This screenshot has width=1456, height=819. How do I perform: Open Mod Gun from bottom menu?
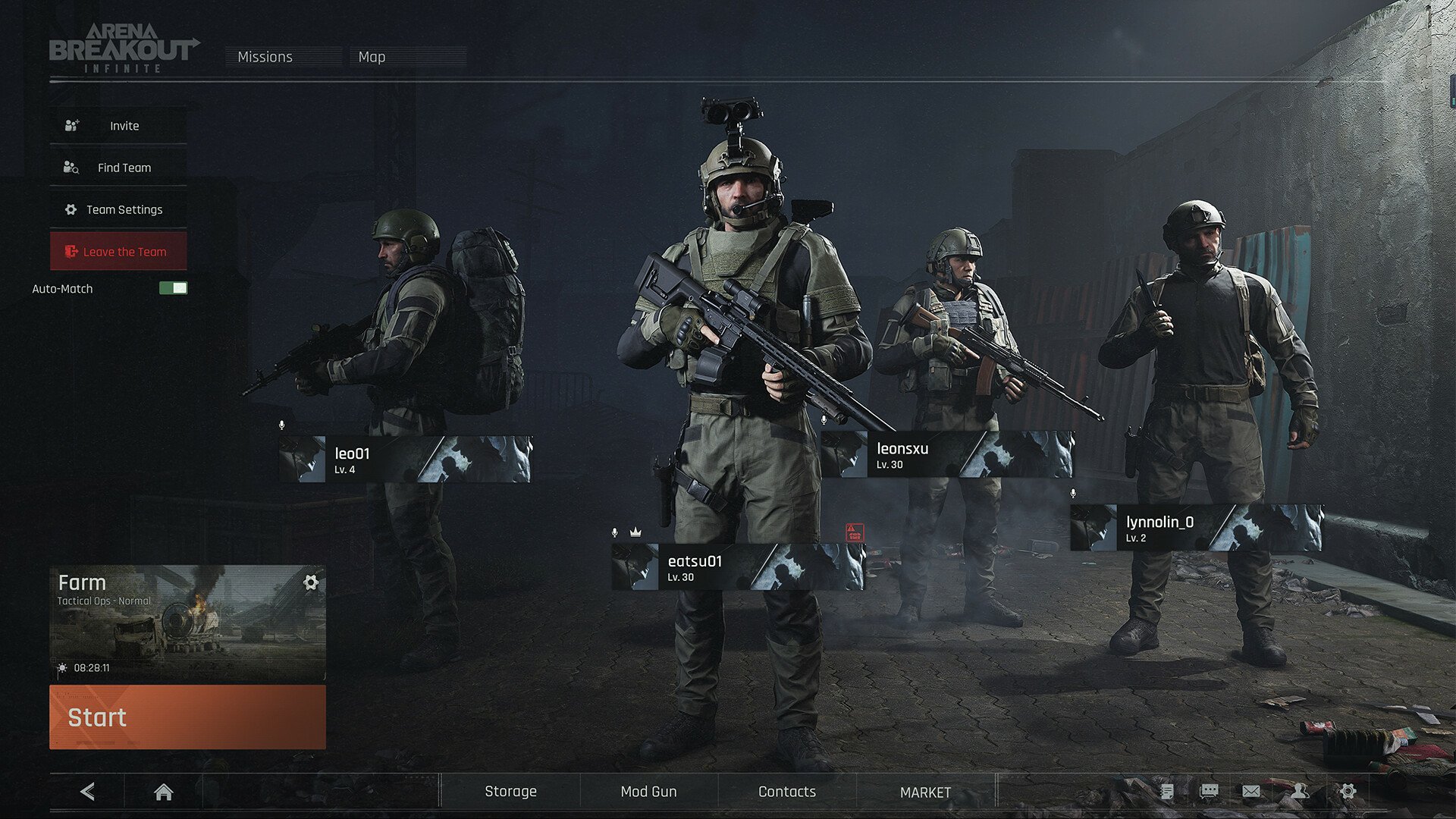coord(648,791)
